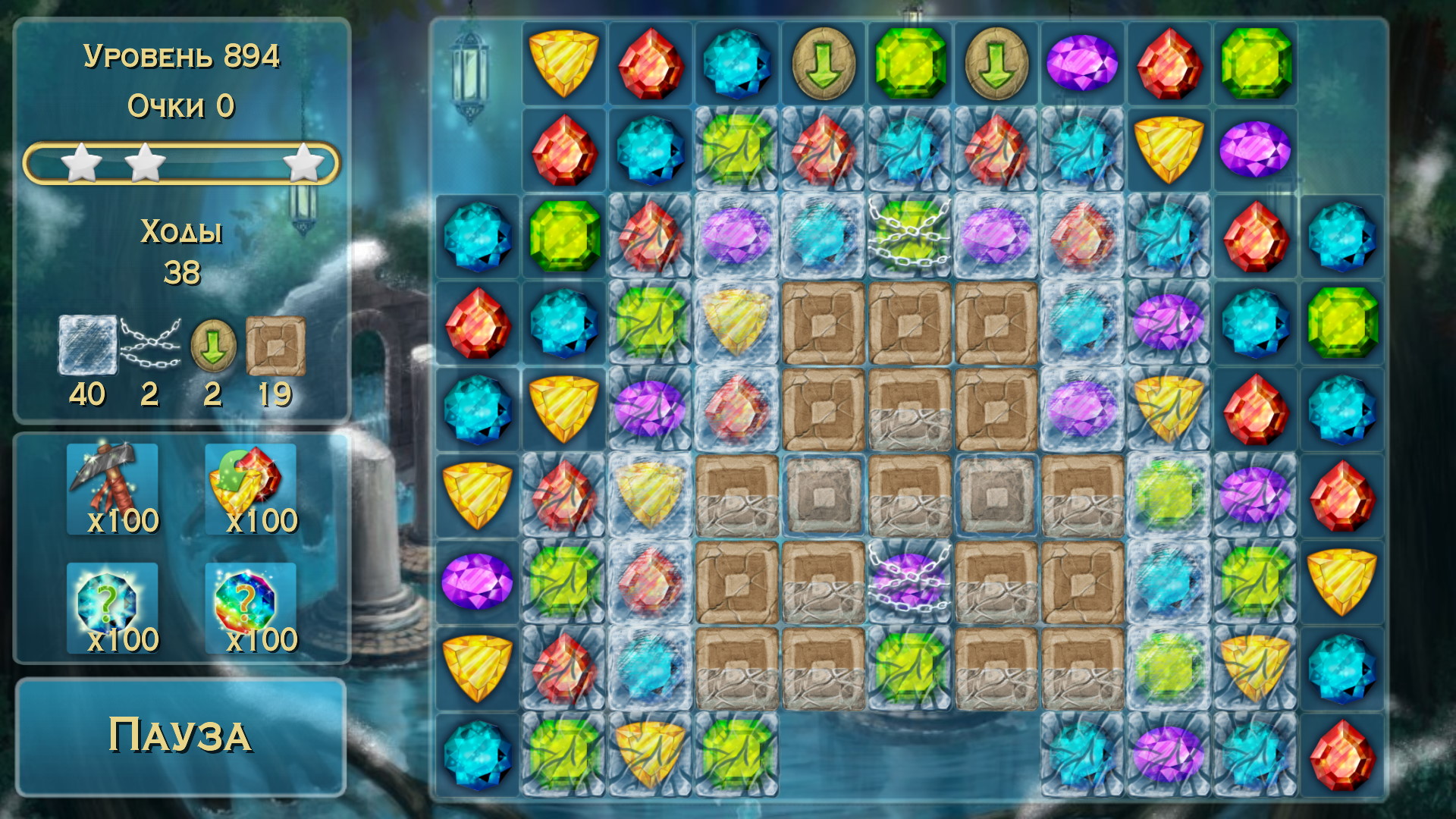Click the stone tile counter showing 19
The height and width of the screenshot is (819, 1456).
pyautogui.click(x=277, y=343)
